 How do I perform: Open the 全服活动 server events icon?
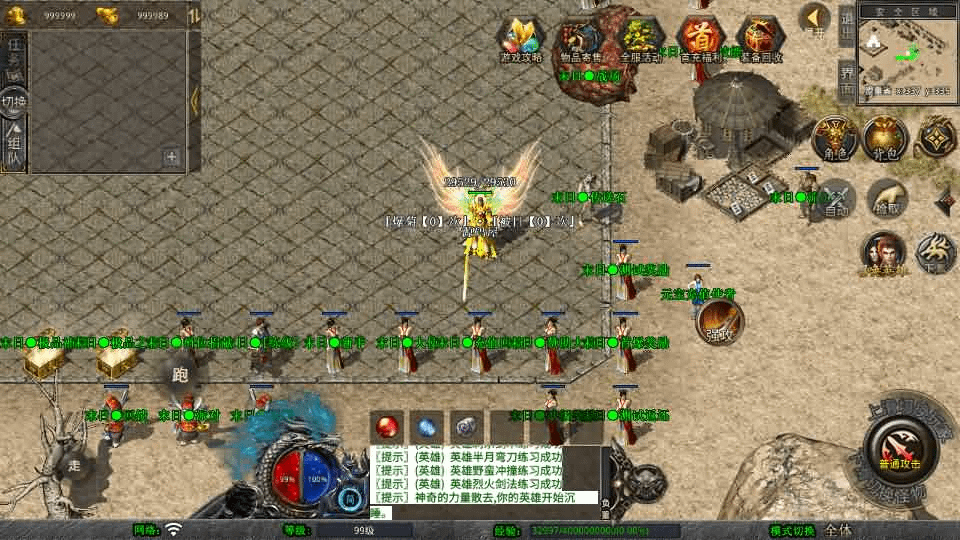(641, 40)
